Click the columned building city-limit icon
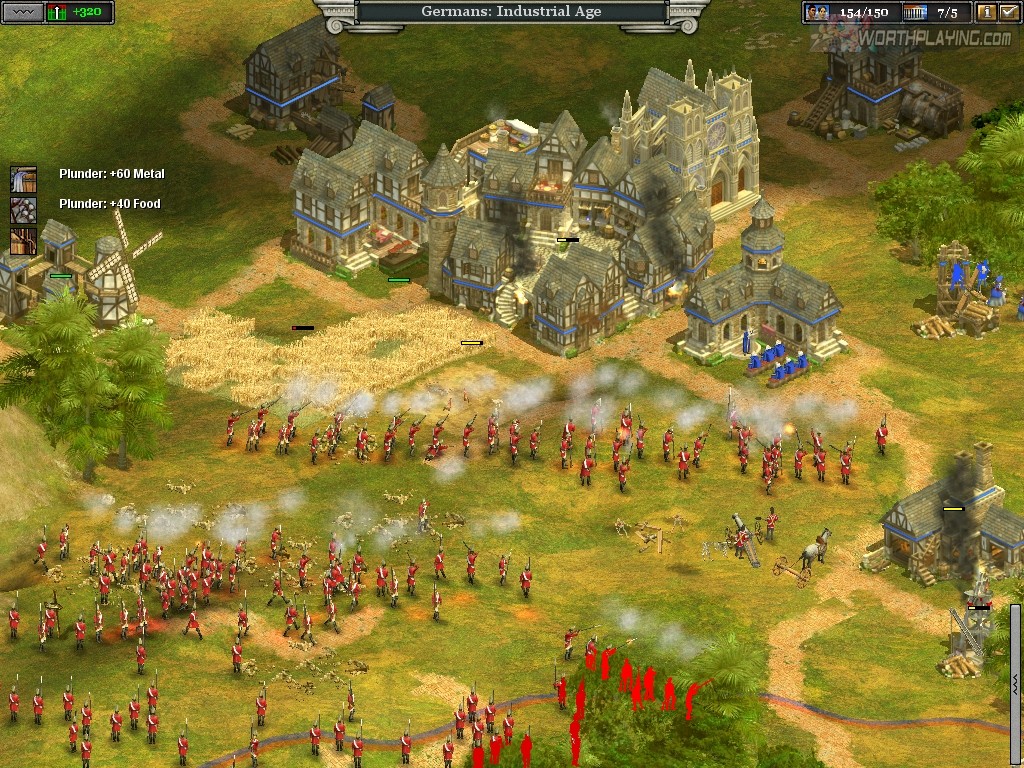Viewport: 1024px width, 768px height. point(914,12)
